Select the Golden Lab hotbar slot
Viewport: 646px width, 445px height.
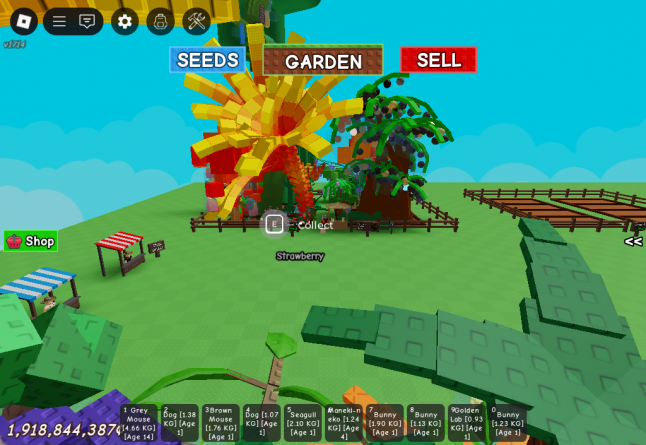467,423
